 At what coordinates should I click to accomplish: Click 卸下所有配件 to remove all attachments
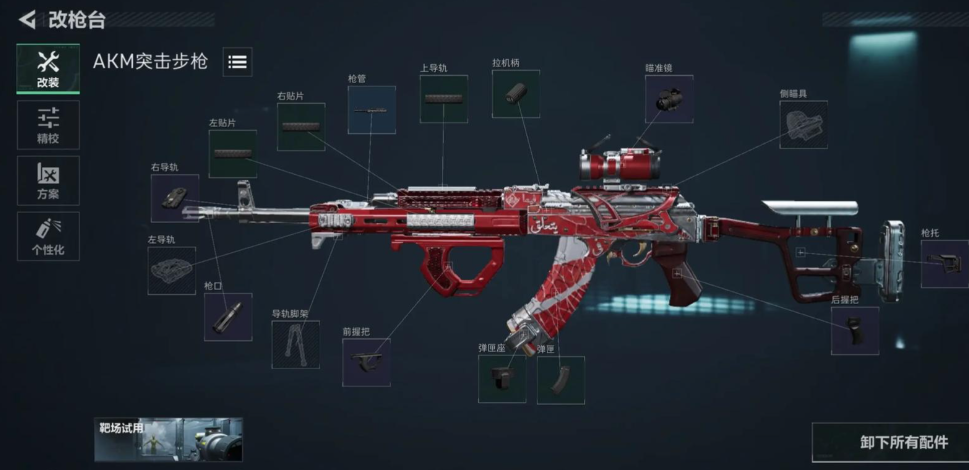(x=889, y=442)
